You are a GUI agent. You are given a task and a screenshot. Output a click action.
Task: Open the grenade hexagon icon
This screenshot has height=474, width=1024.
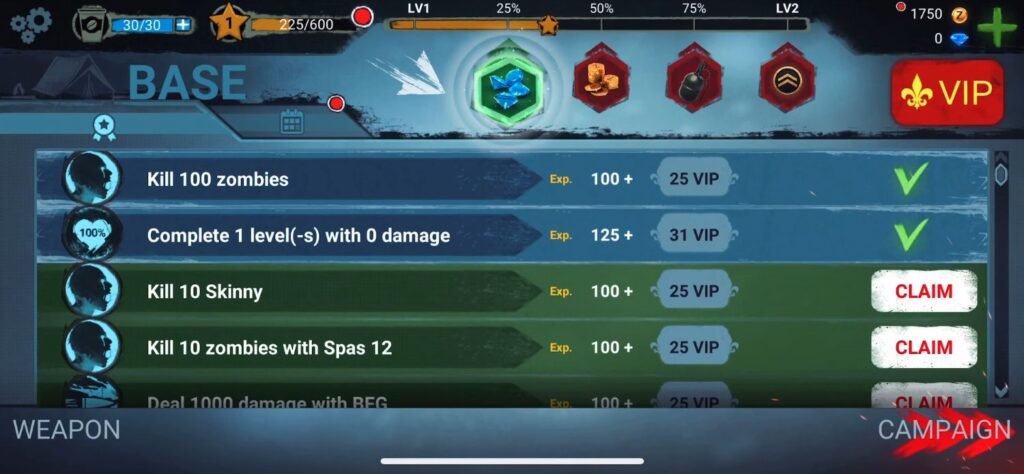(694, 78)
